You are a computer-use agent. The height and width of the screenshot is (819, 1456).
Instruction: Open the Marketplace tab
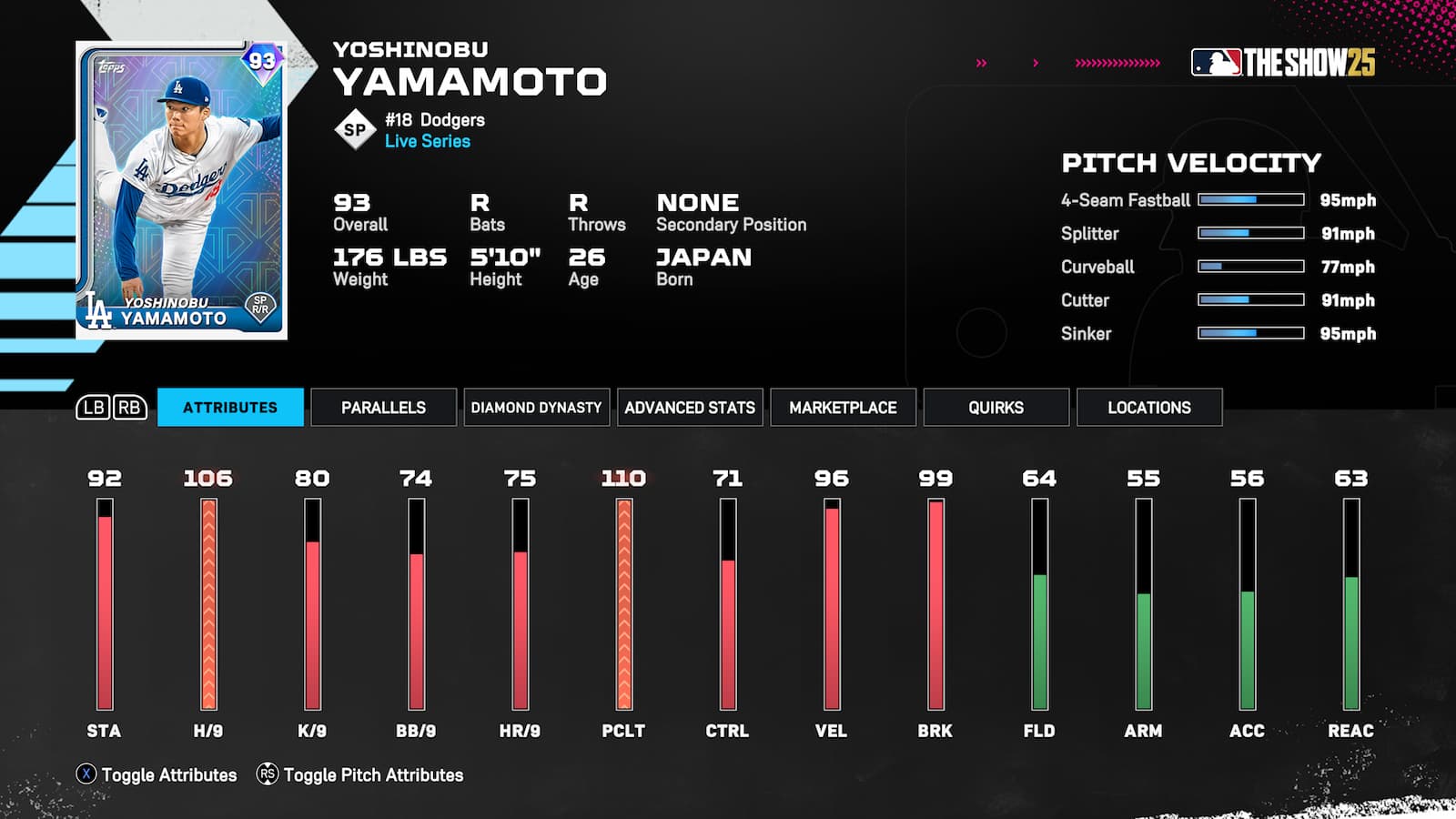tap(842, 407)
